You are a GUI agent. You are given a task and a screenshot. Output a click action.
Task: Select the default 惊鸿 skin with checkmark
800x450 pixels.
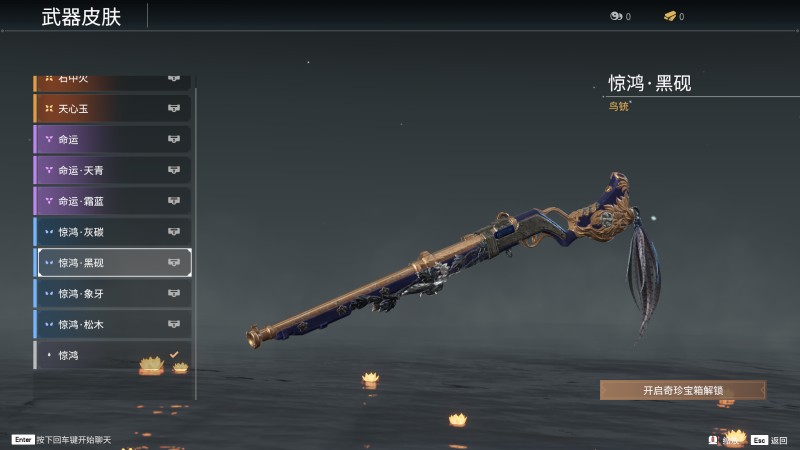[x=112, y=355]
